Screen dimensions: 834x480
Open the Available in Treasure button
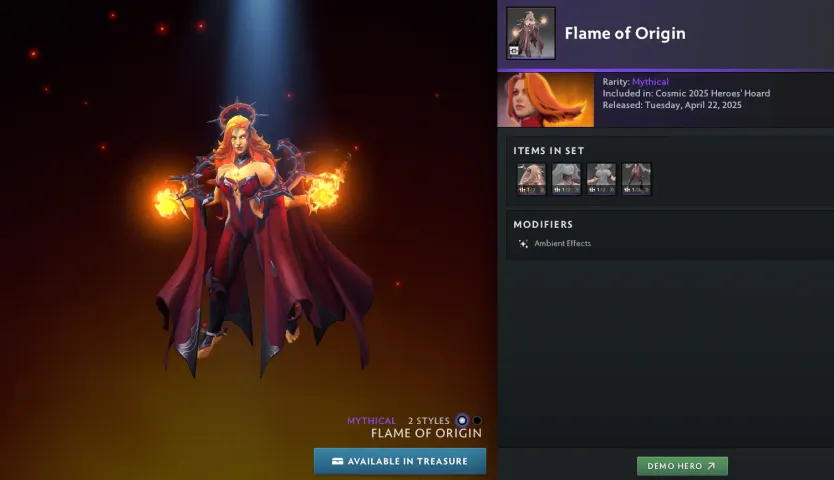pos(399,461)
